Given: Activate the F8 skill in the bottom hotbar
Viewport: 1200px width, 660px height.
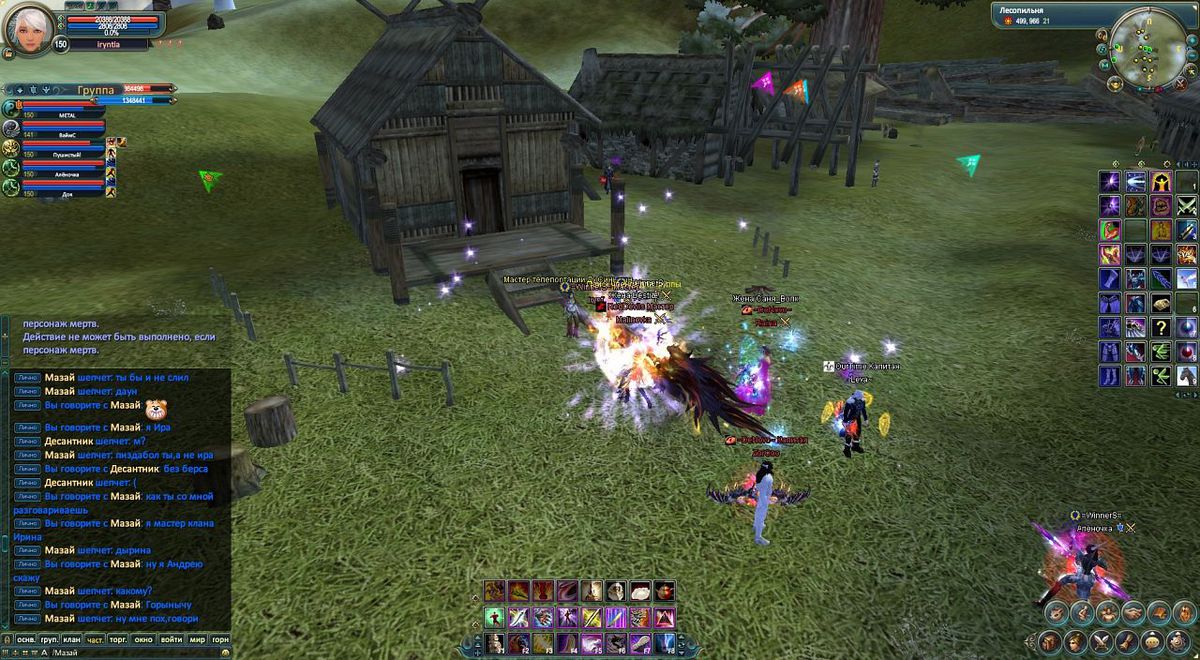Looking at the screenshot, I should pos(664,642).
